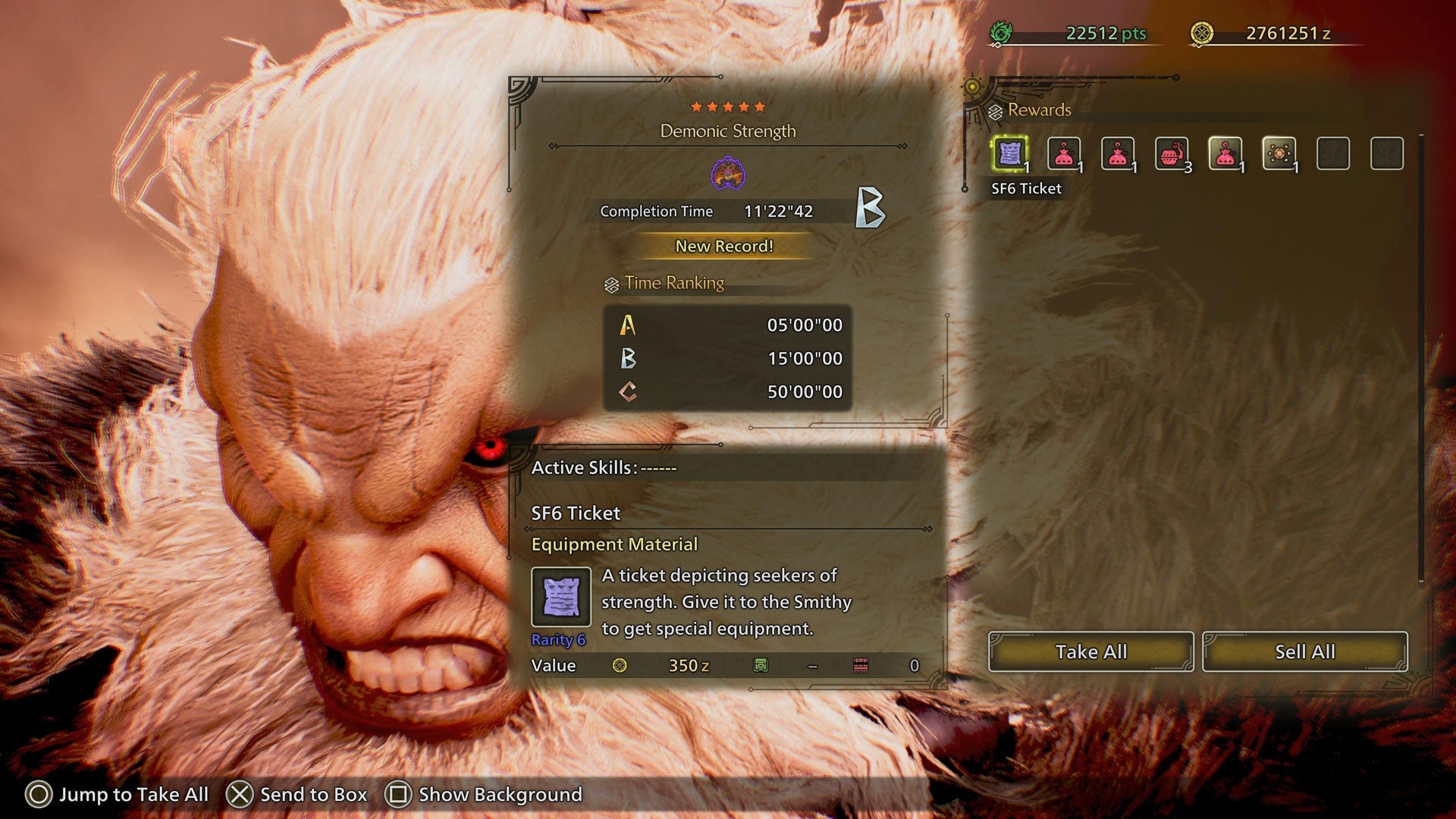Select the SF6 Ticket reward icon
The height and width of the screenshot is (819, 1456).
click(1009, 153)
